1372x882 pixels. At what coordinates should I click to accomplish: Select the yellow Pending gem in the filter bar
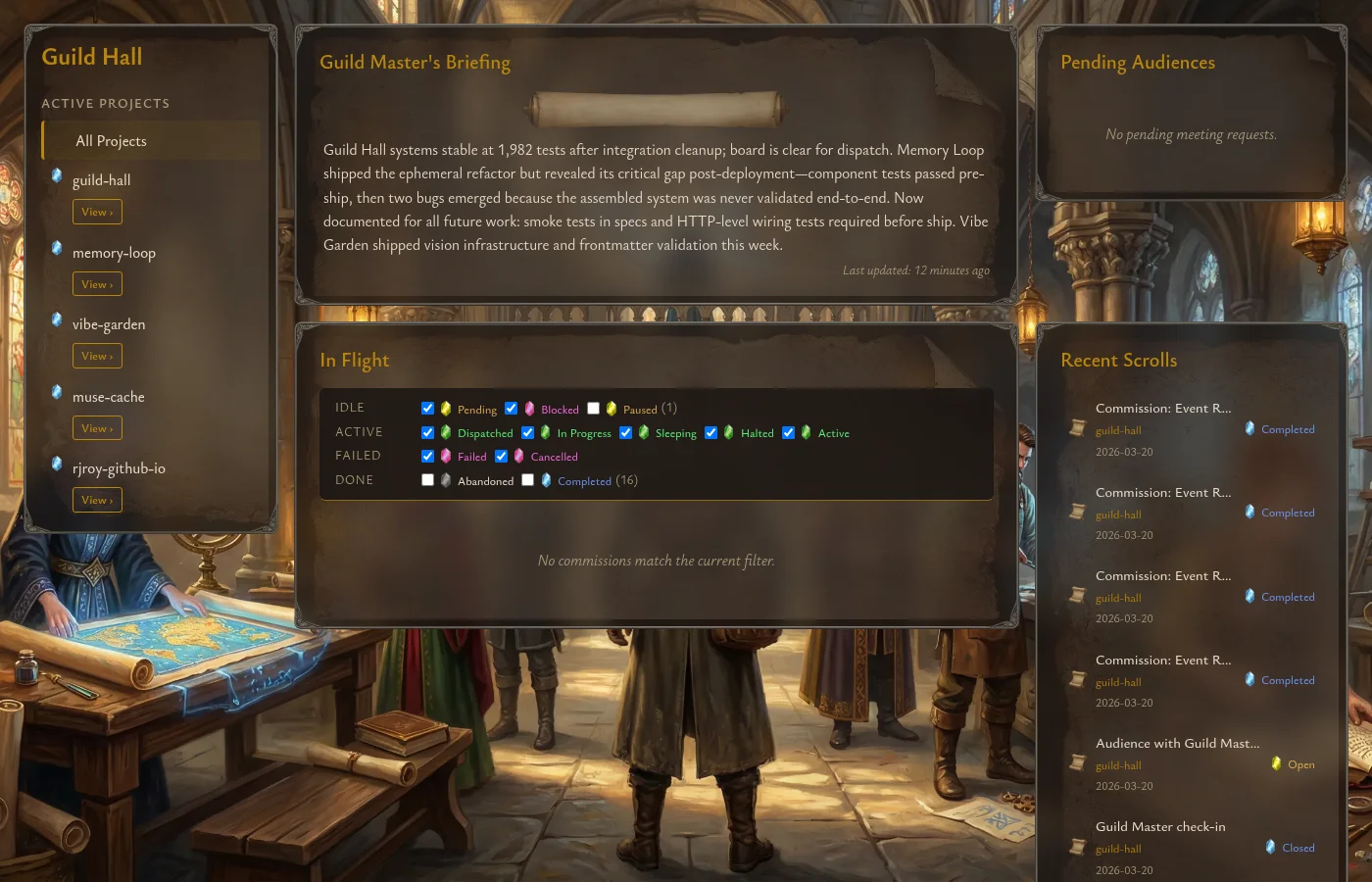point(446,409)
